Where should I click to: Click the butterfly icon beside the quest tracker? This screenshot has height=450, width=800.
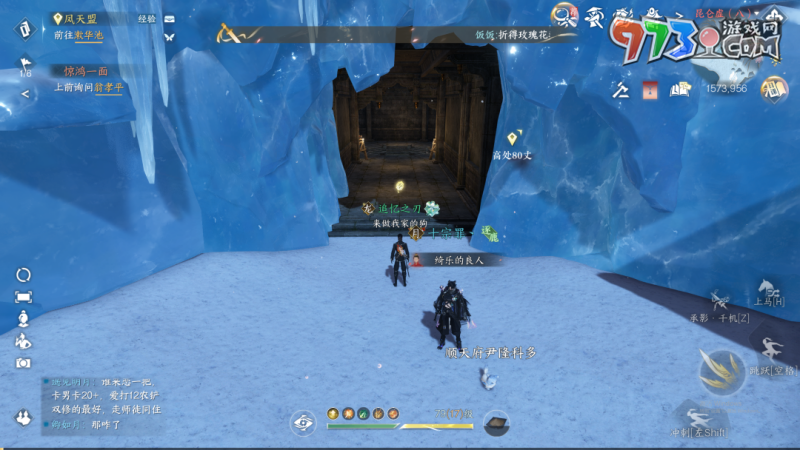pyautogui.click(x=169, y=37)
